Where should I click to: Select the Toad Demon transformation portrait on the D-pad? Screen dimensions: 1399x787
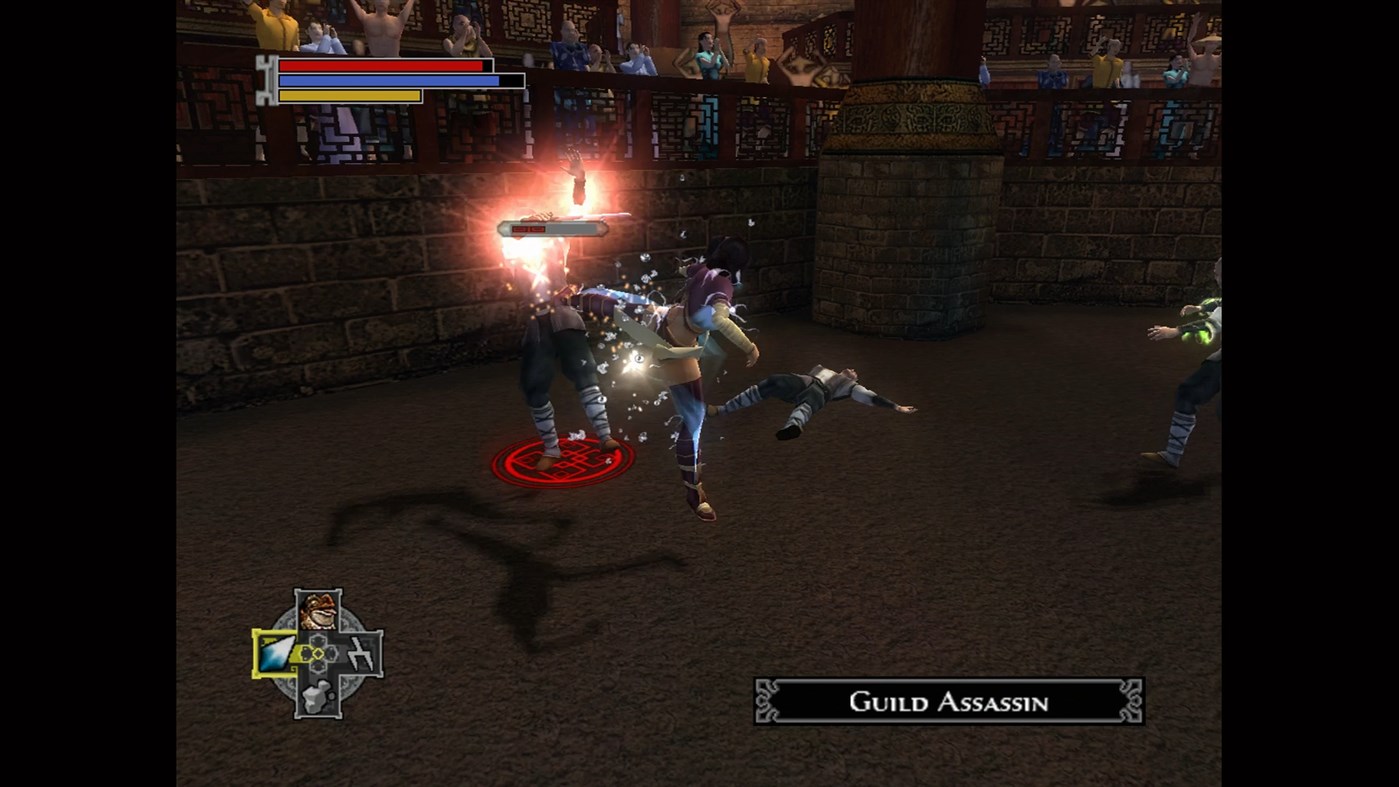point(319,611)
